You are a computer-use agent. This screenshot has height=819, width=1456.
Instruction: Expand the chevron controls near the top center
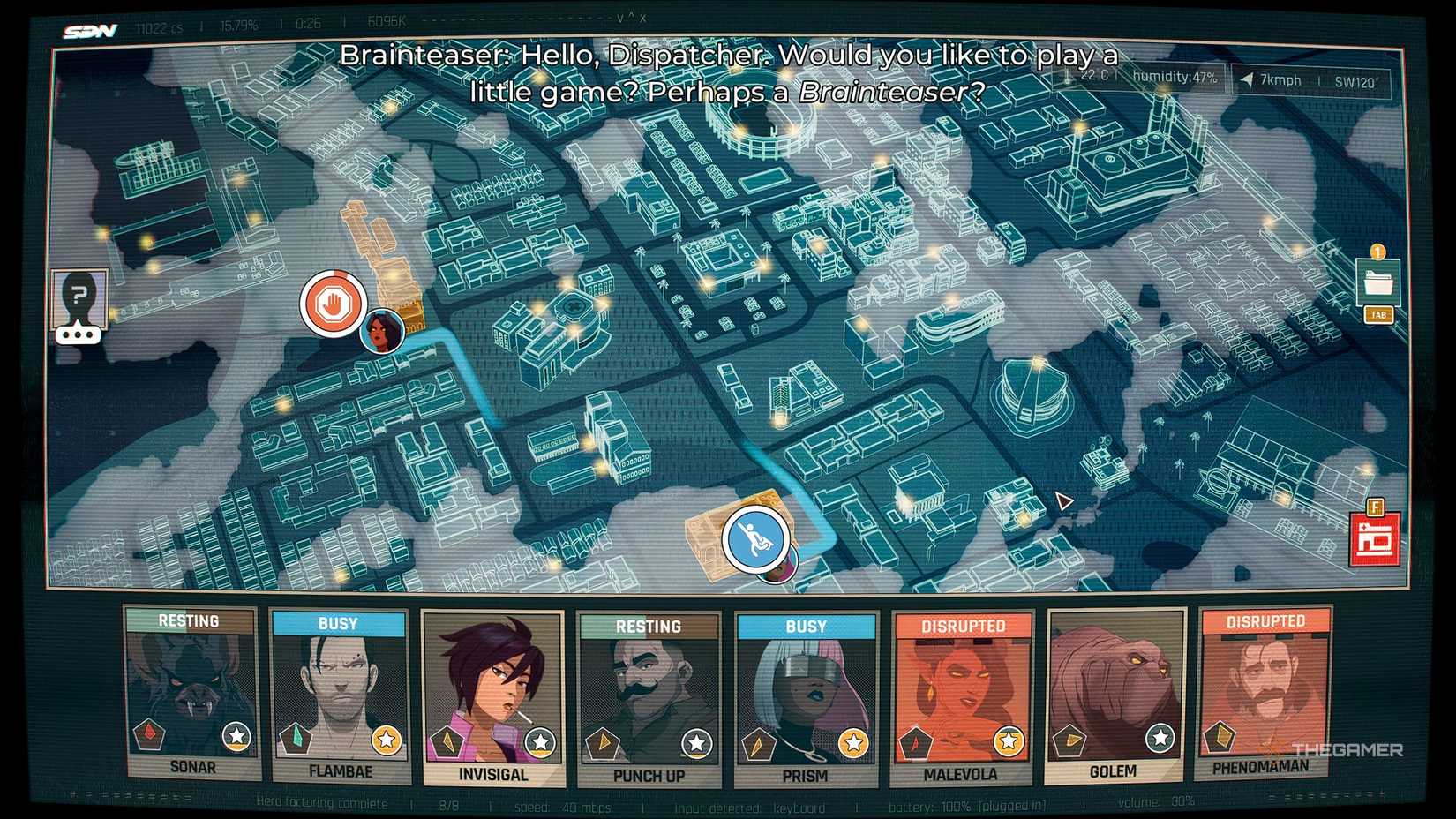pos(632,16)
